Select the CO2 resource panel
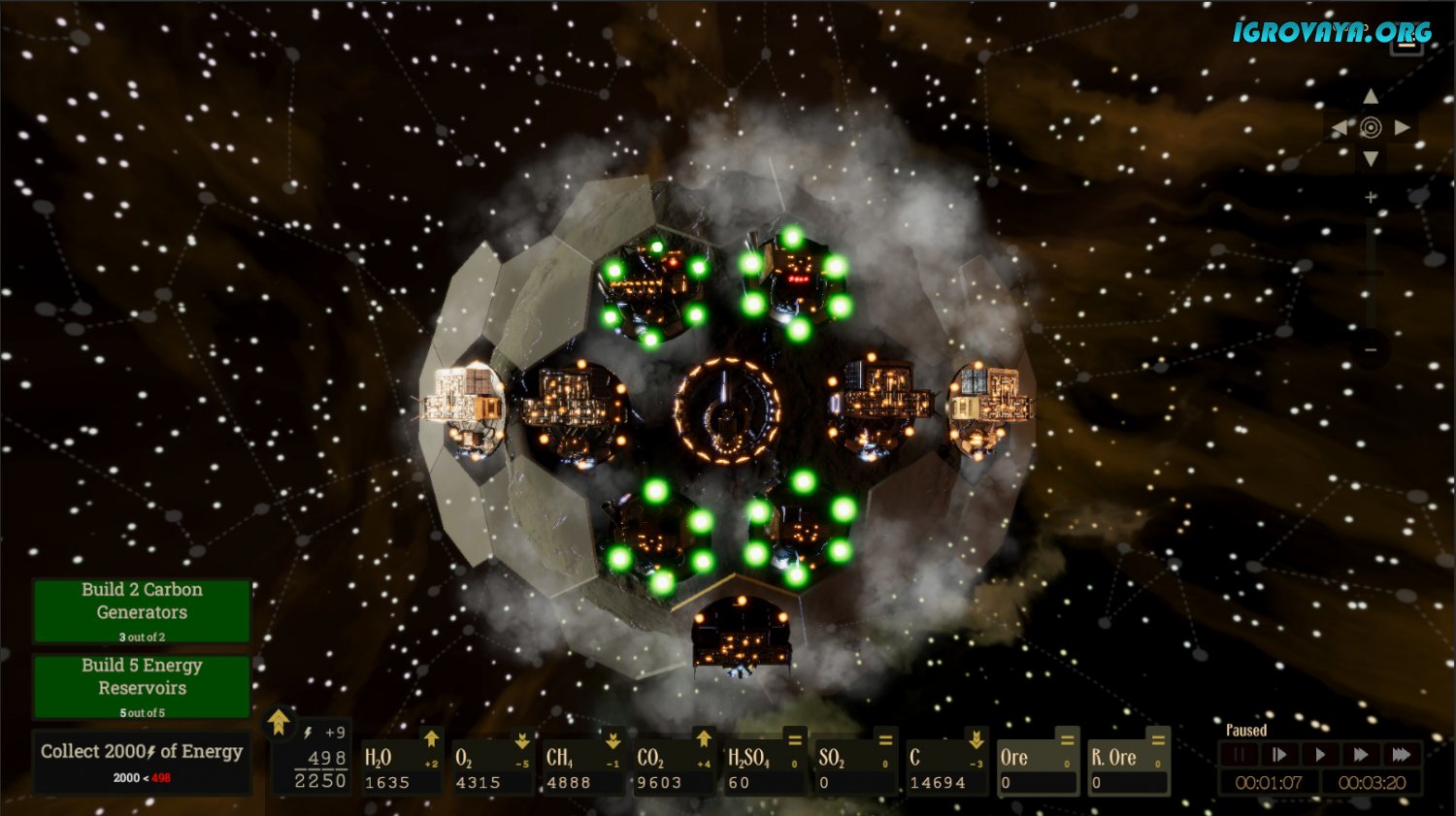This screenshot has width=1456, height=816. point(673,767)
